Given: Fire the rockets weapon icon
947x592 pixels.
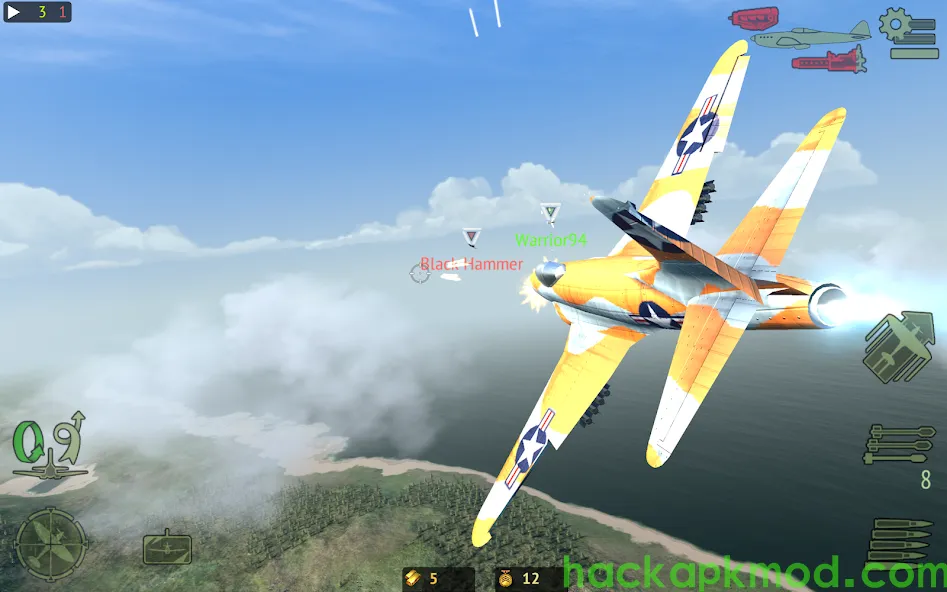Looking at the screenshot, I should [x=900, y=446].
